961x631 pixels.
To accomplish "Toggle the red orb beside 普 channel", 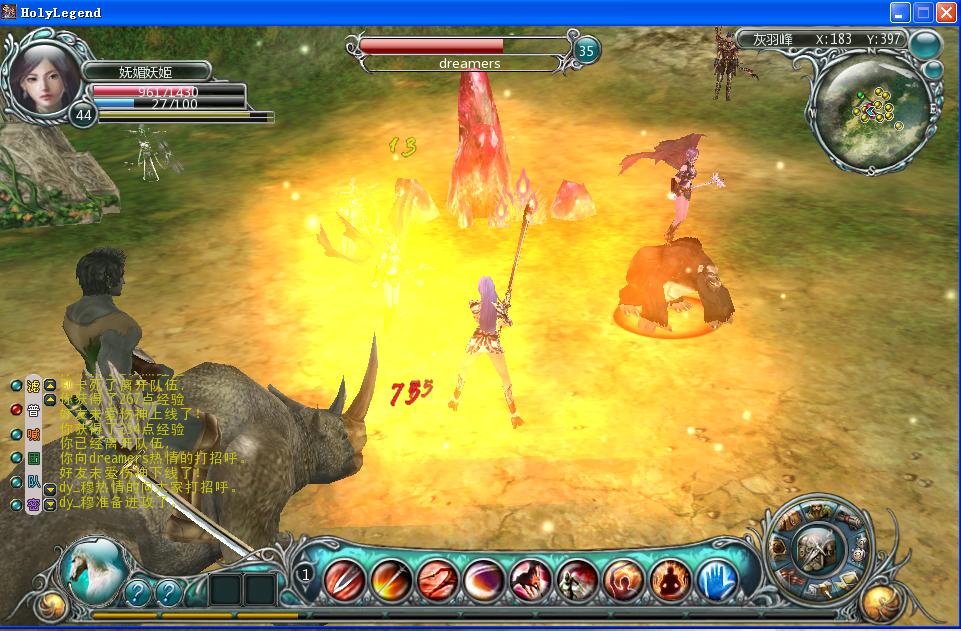I will [15, 410].
